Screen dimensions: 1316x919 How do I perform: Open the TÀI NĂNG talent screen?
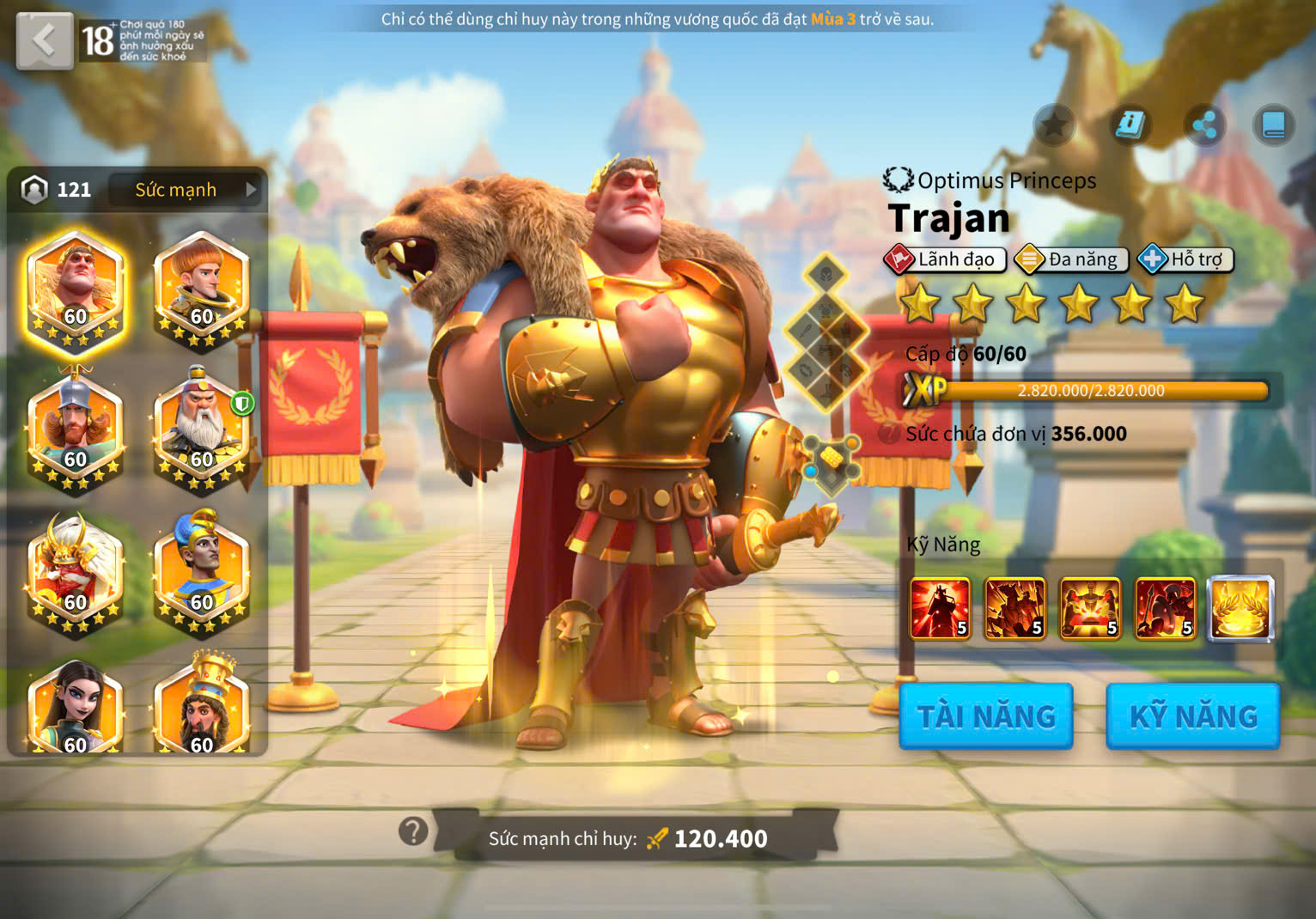pyautogui.click(x=986, y=716)
